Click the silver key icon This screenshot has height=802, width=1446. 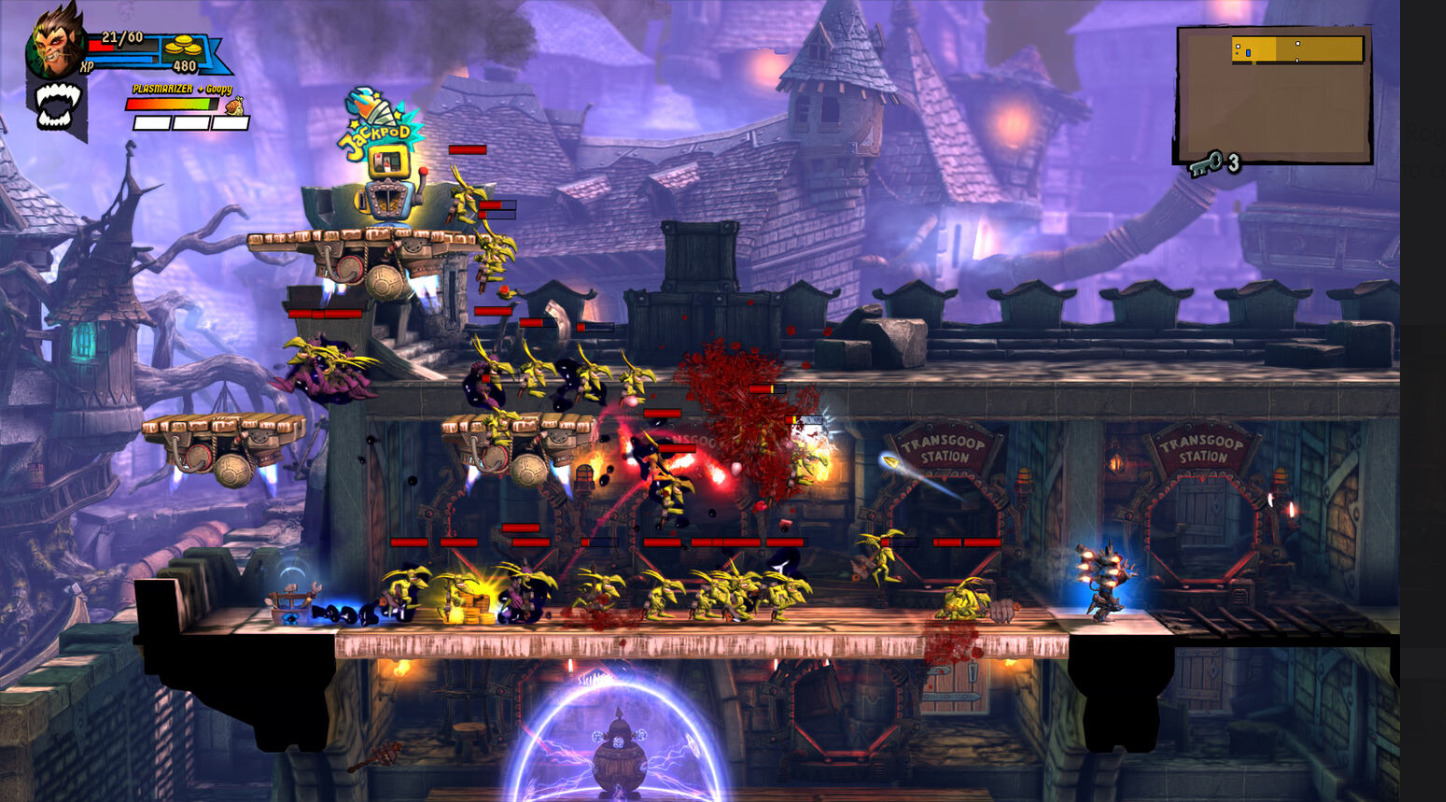pos(1205,163)
